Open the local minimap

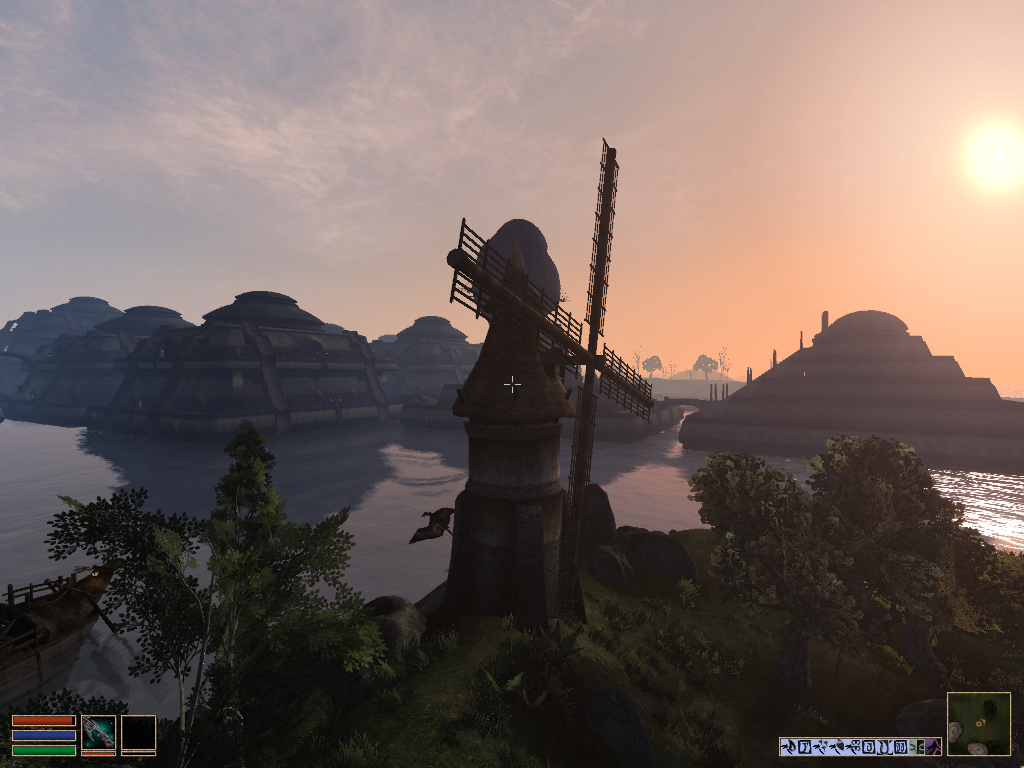pyautogui.click(x=978, y=723)
